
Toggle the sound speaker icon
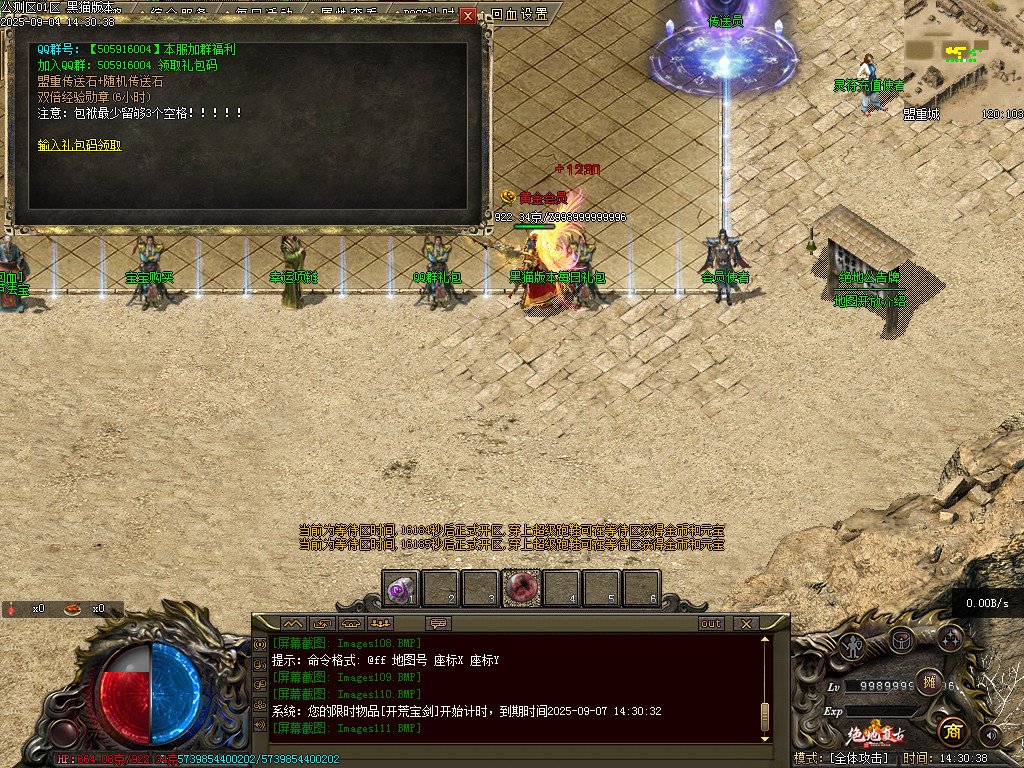click(x=991, y=736)
